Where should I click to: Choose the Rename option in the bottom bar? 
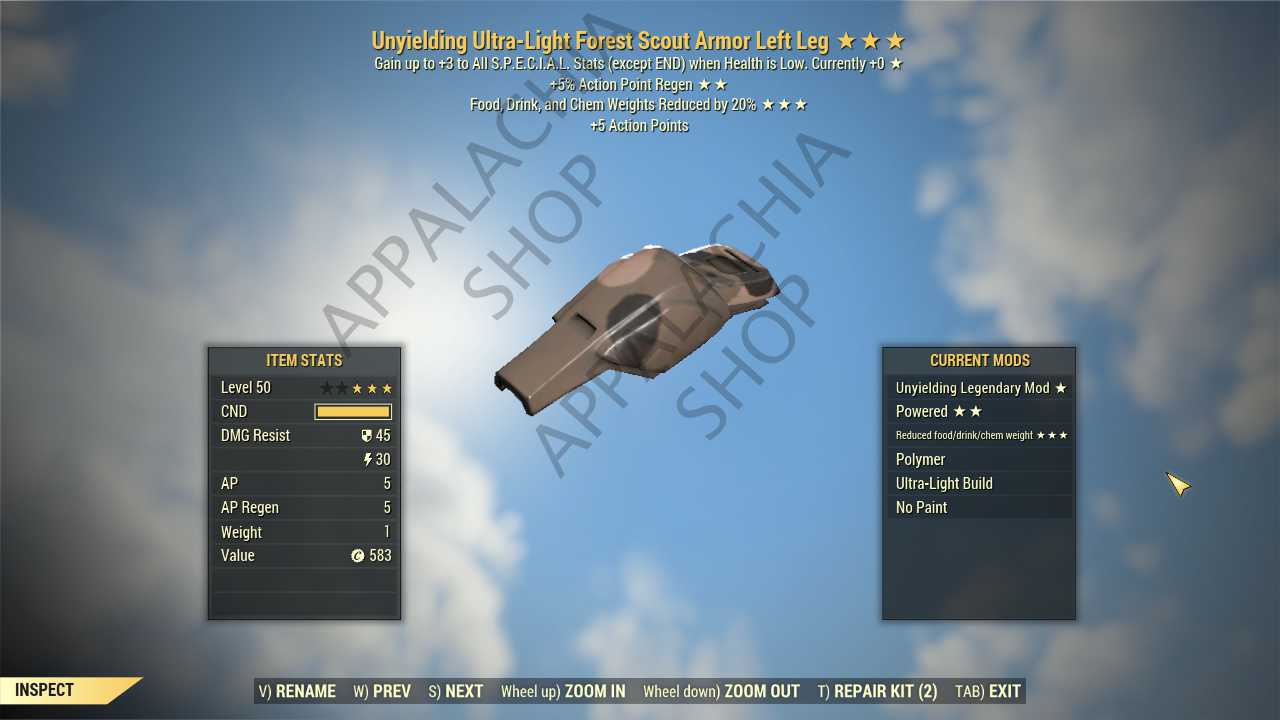point(297,691)
